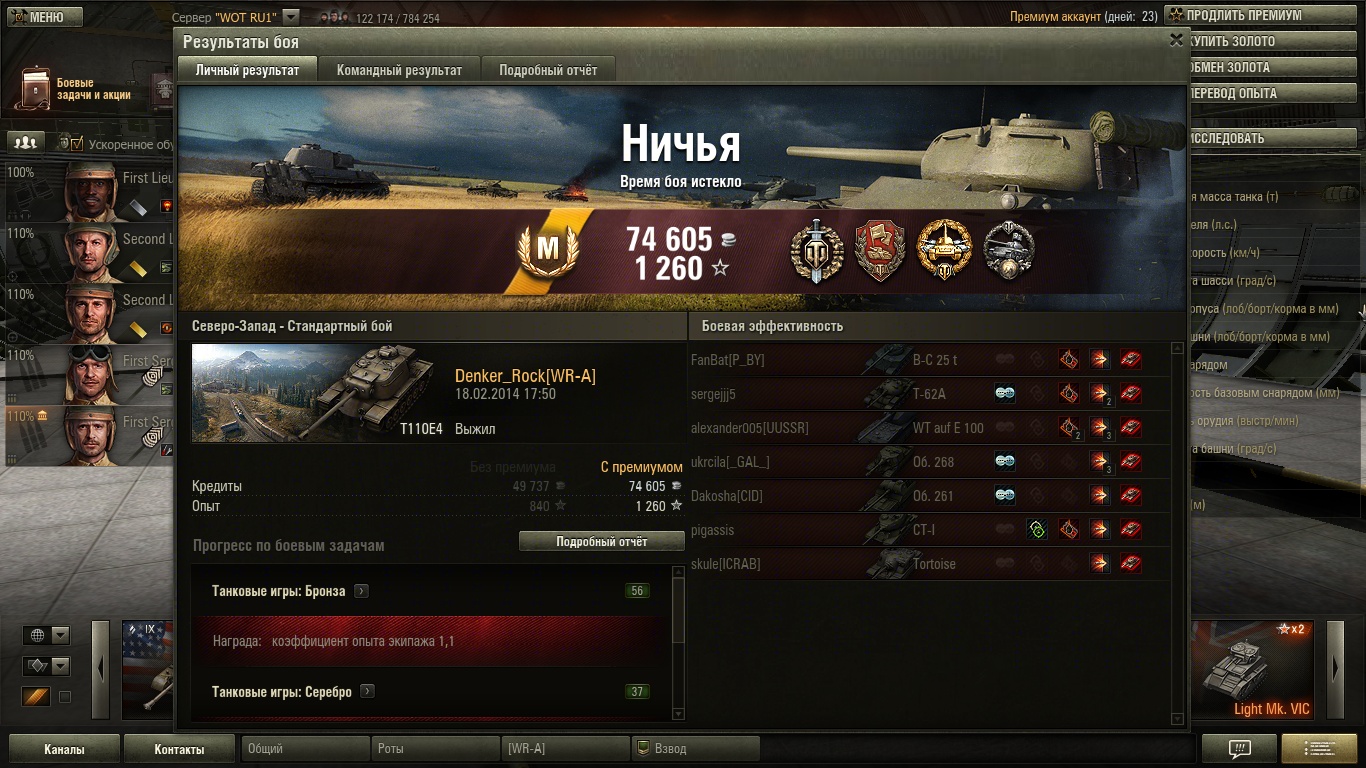Select the Личный результат tab
1366x768 pixels.
coord(247,70)
